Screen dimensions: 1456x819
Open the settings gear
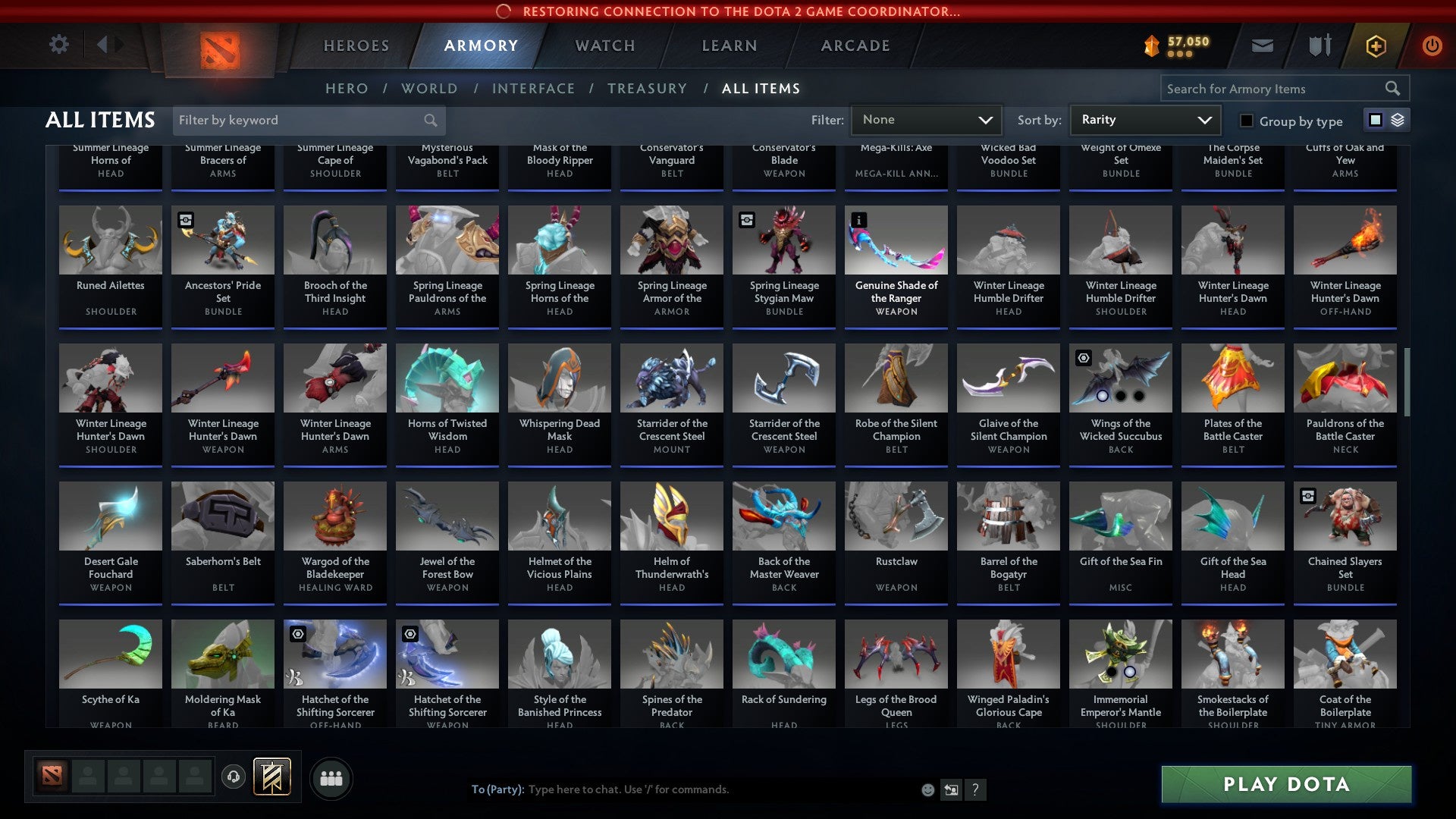coord(58,45)
